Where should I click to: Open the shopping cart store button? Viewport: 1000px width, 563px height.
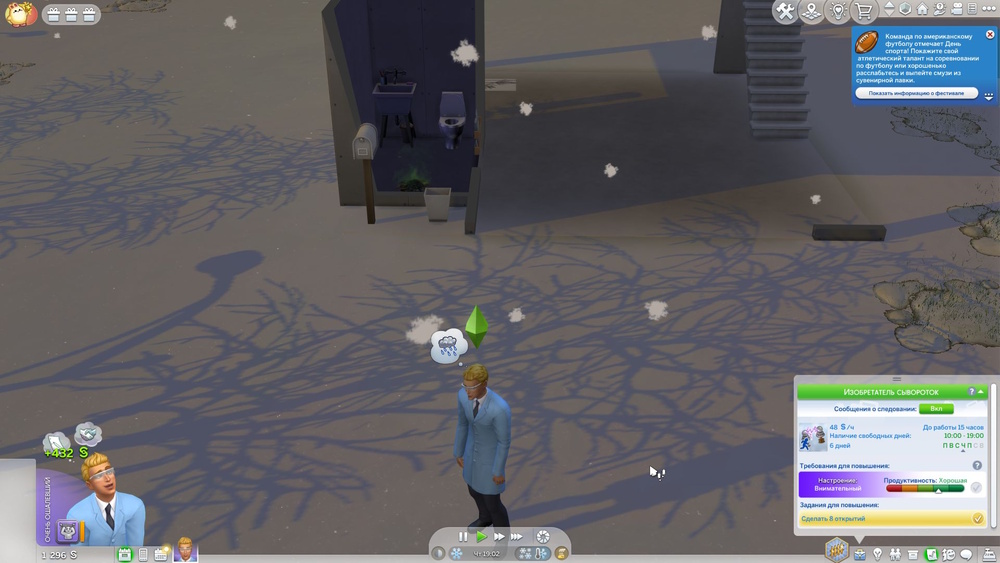click(x=864, y=11)
